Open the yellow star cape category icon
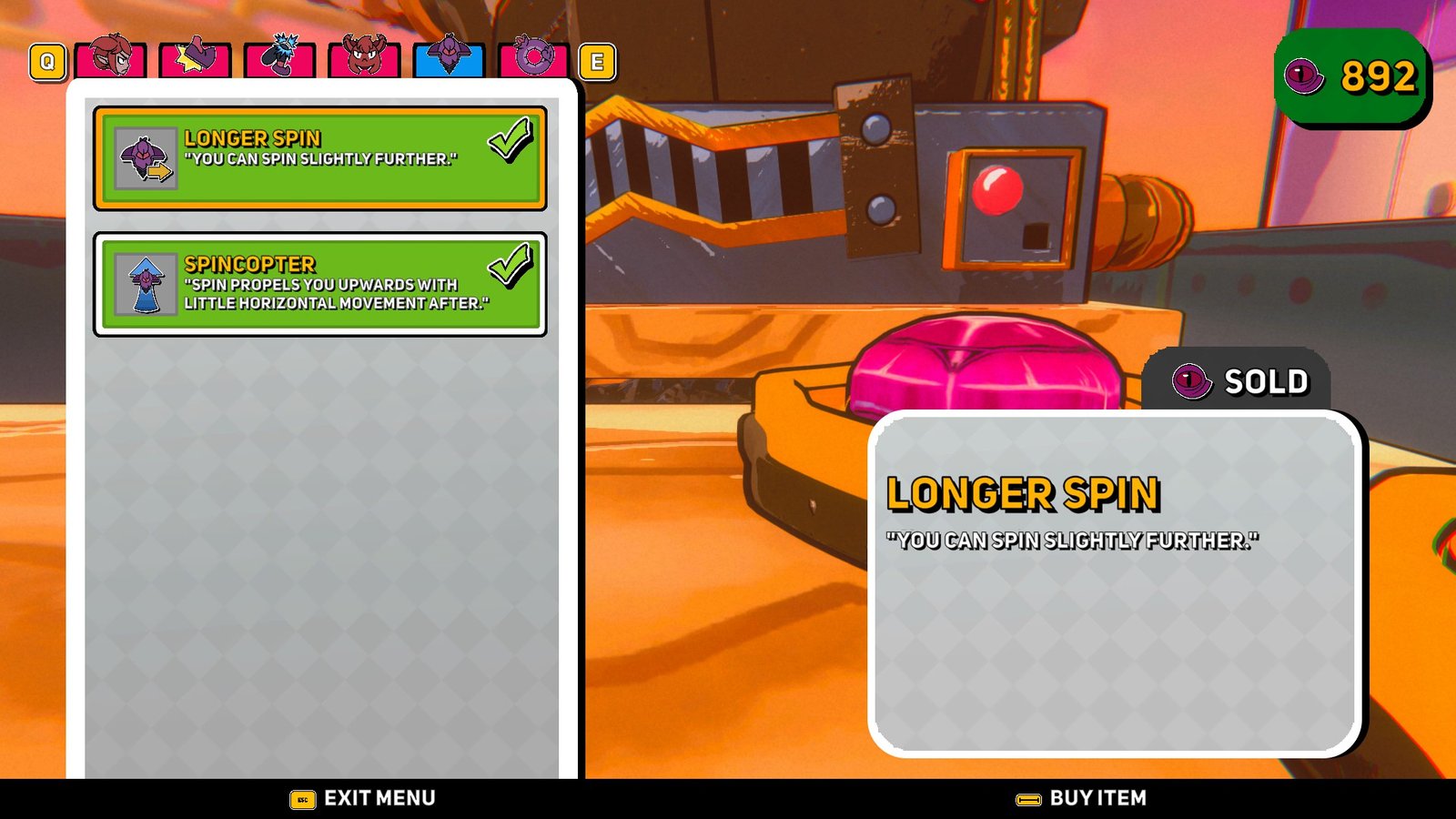The image size is (1456, 819). [x=193, y=59]
